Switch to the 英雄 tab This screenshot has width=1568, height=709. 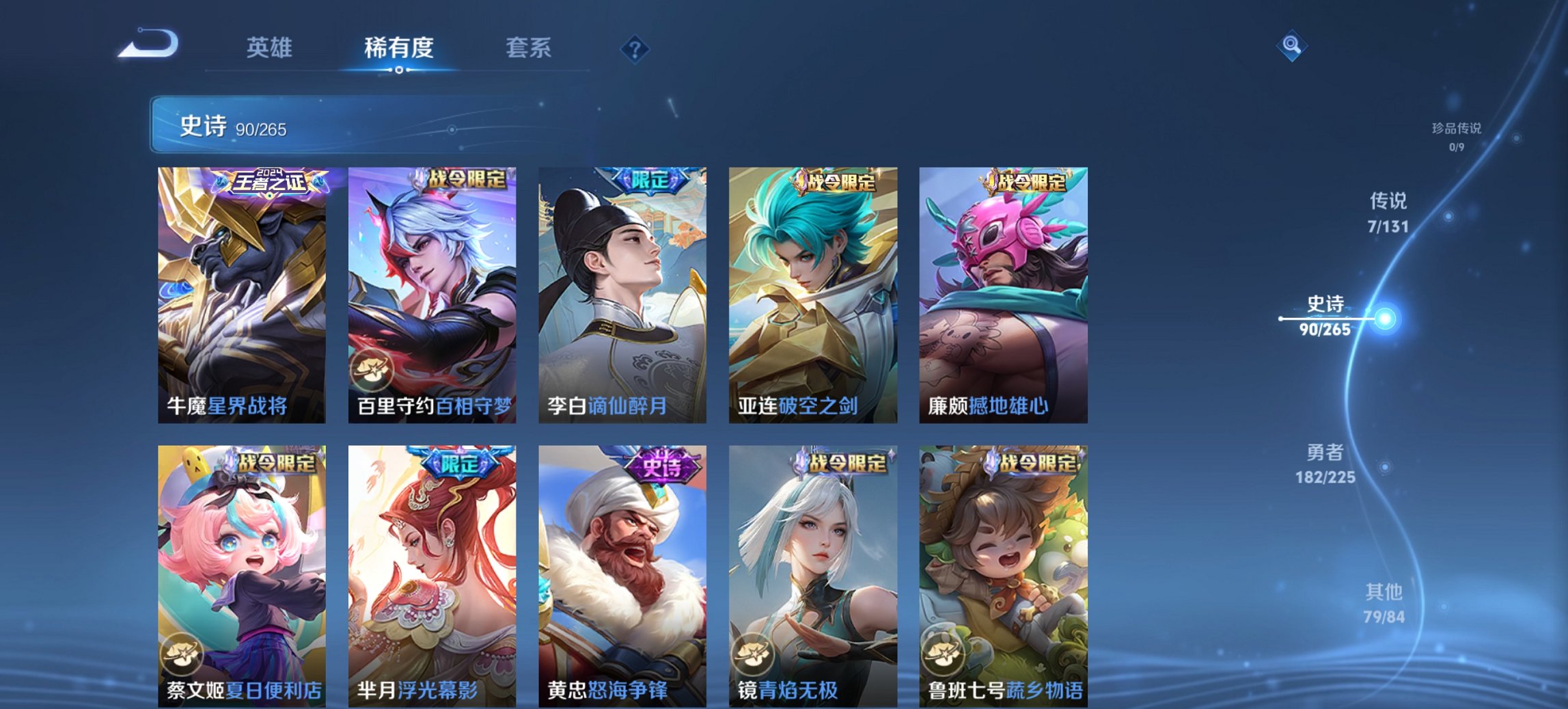click(x=270, y=49)
